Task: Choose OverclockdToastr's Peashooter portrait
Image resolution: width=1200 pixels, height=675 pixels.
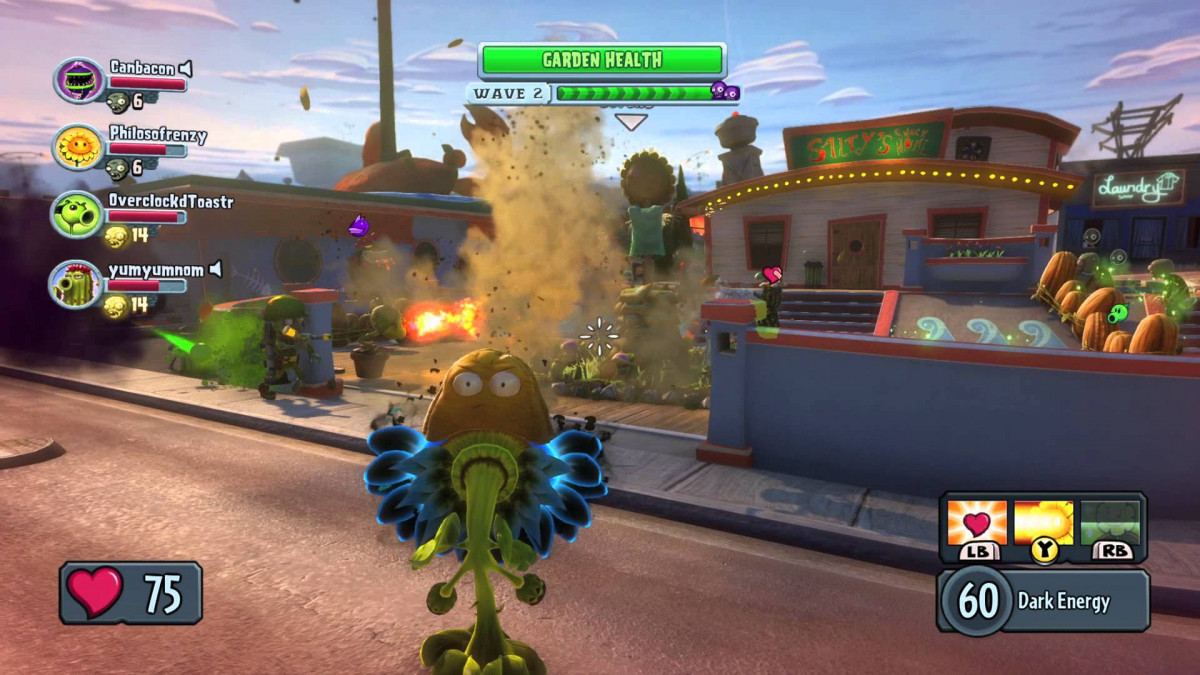Action: point(78,215)
